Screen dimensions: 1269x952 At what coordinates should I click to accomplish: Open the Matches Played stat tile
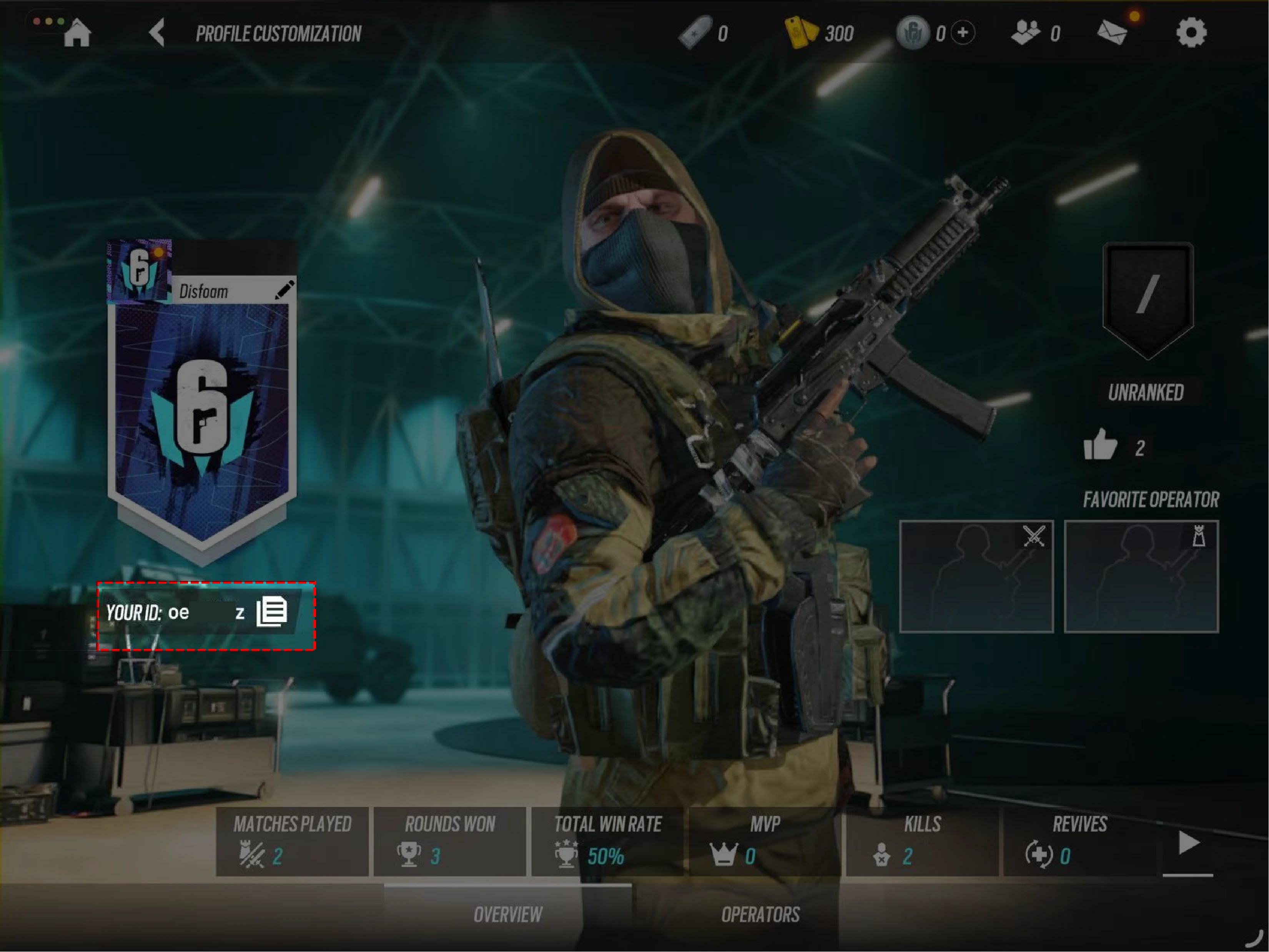(x=292, y=841)
